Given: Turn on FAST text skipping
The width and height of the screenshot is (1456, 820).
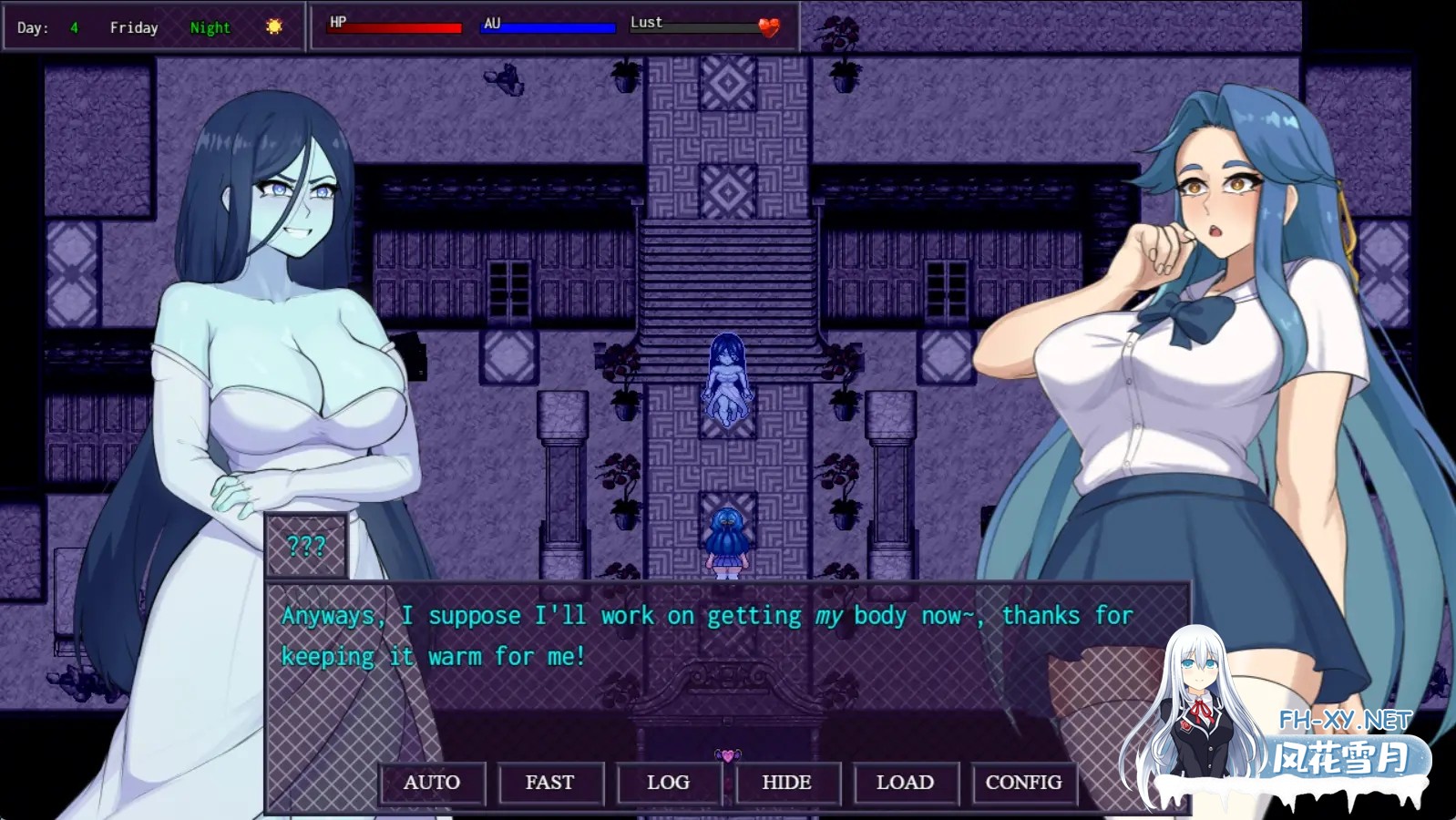Looking at the screenshot, I should coord(549,783).
